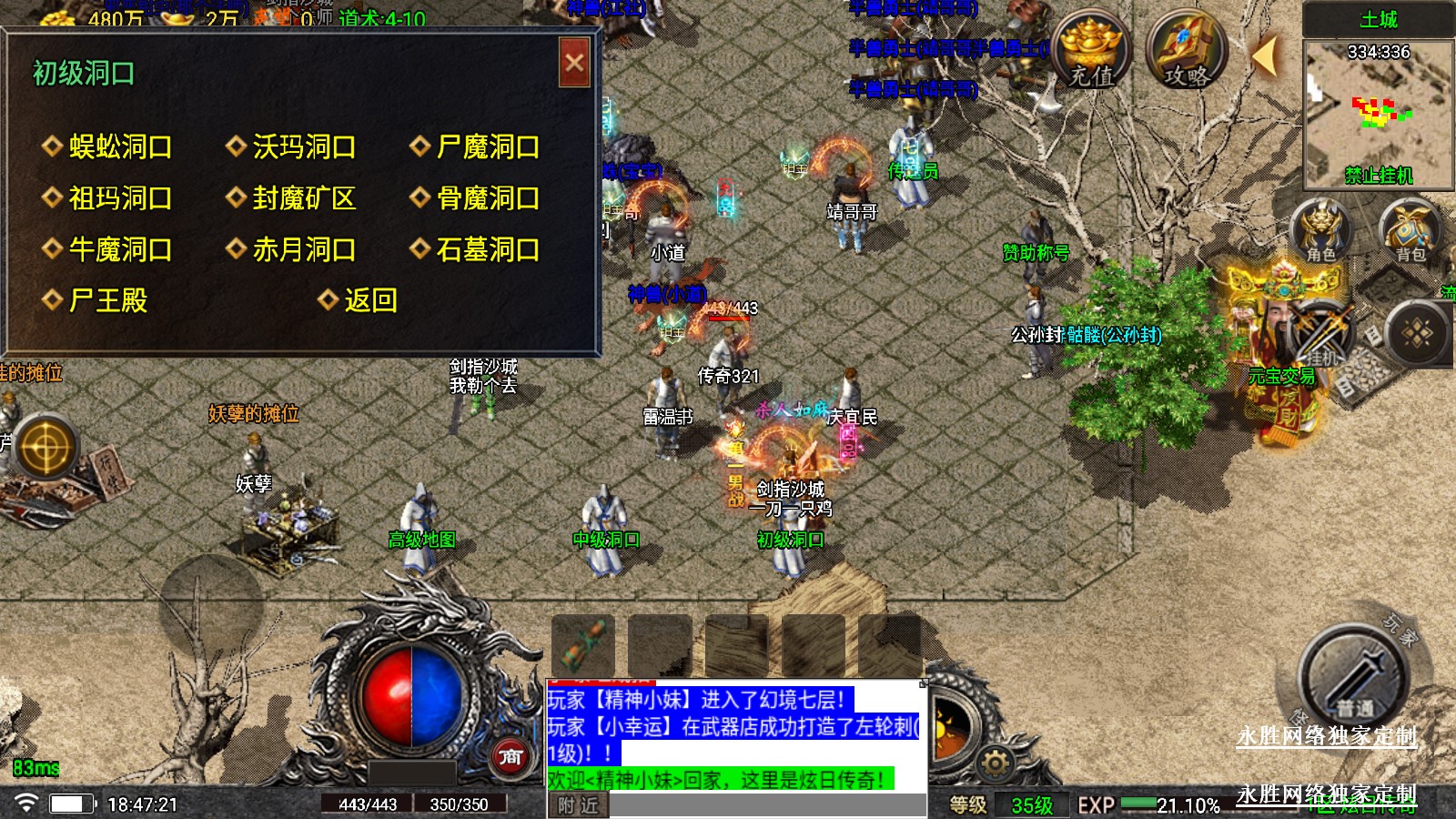Use the scroll item in hotbar
The image size is (1456, 819).
582,644
